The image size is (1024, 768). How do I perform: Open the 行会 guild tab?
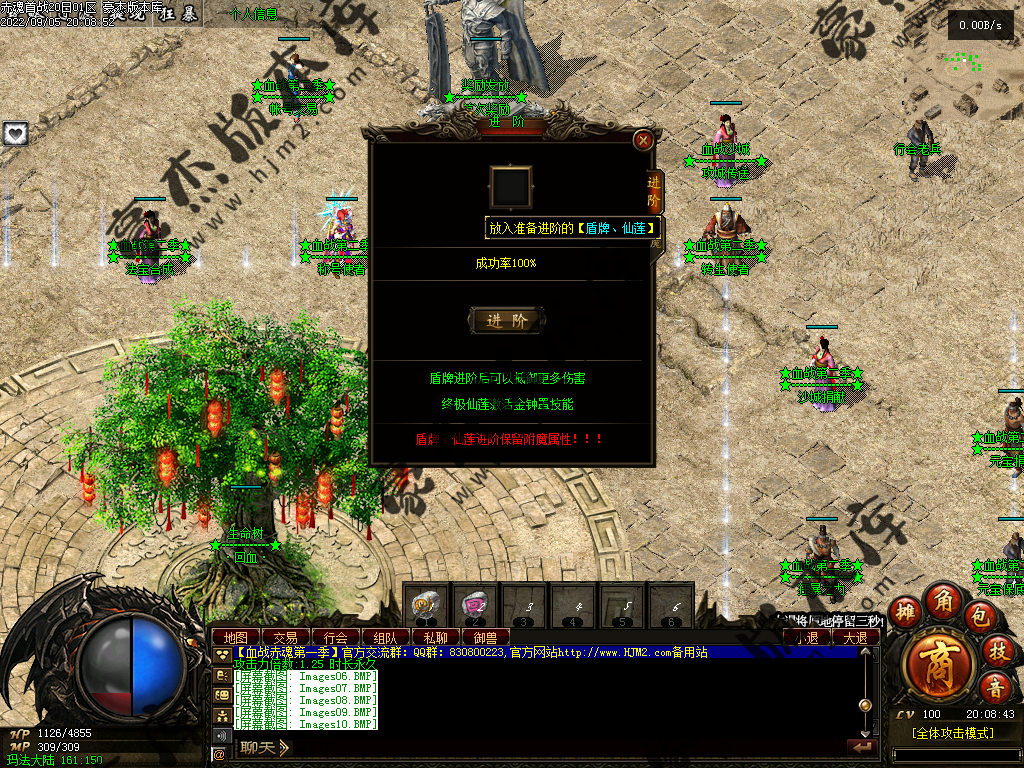336,637
